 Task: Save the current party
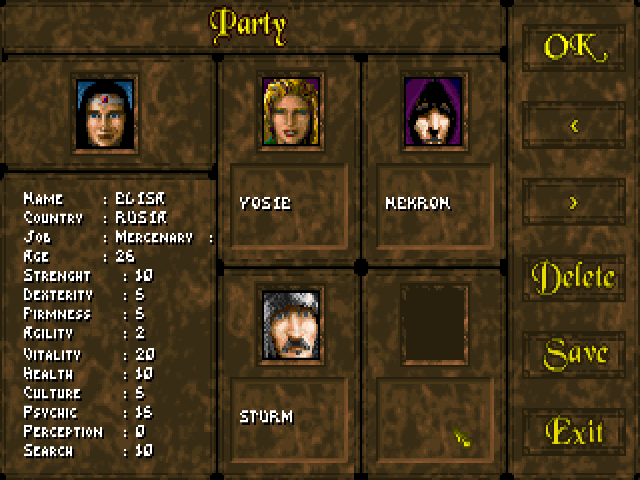[x=575, y=353]
